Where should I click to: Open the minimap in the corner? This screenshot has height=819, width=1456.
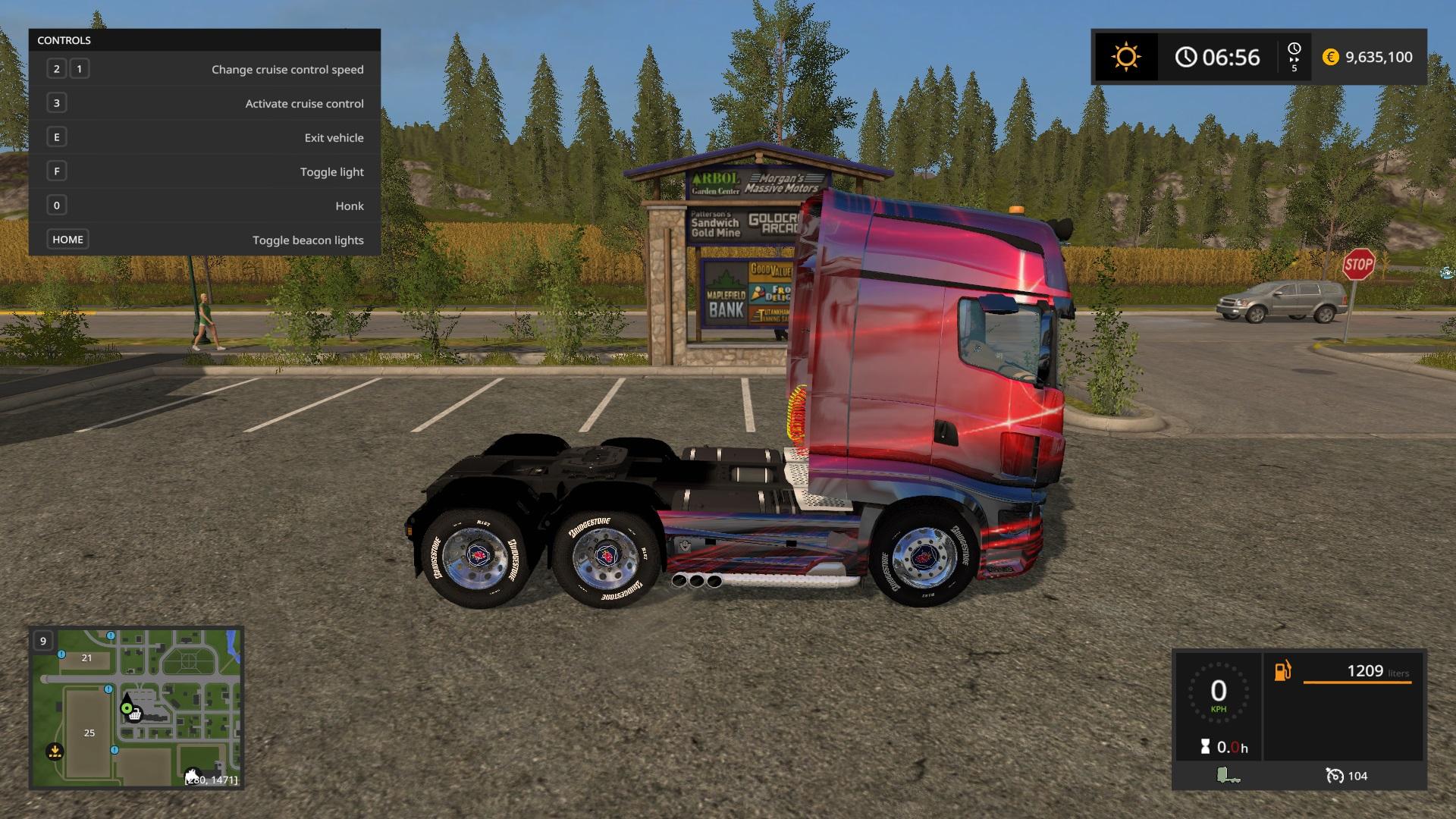(x=136, y=708)
